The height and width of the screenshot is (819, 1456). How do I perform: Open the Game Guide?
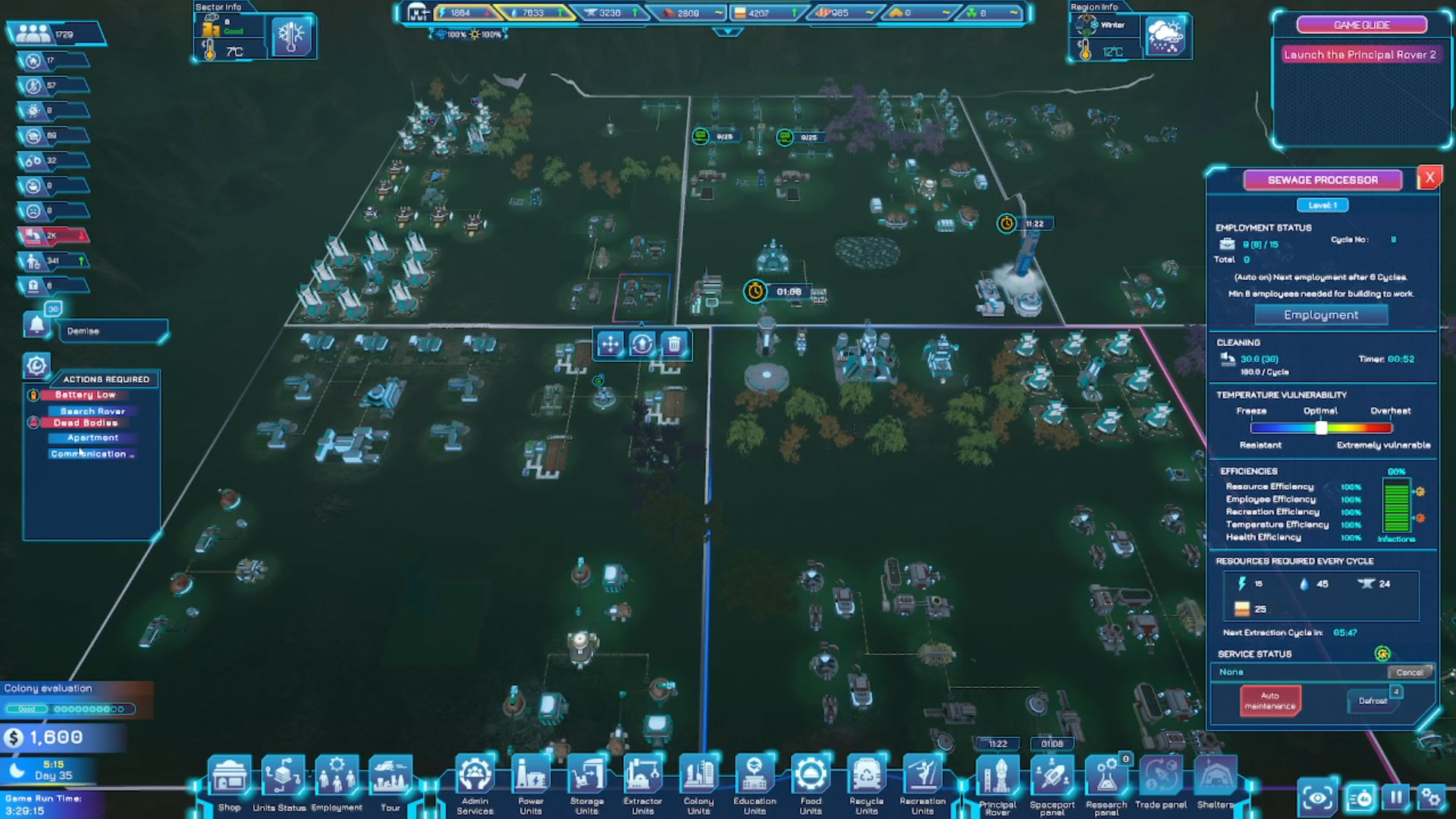point(1361,25)
